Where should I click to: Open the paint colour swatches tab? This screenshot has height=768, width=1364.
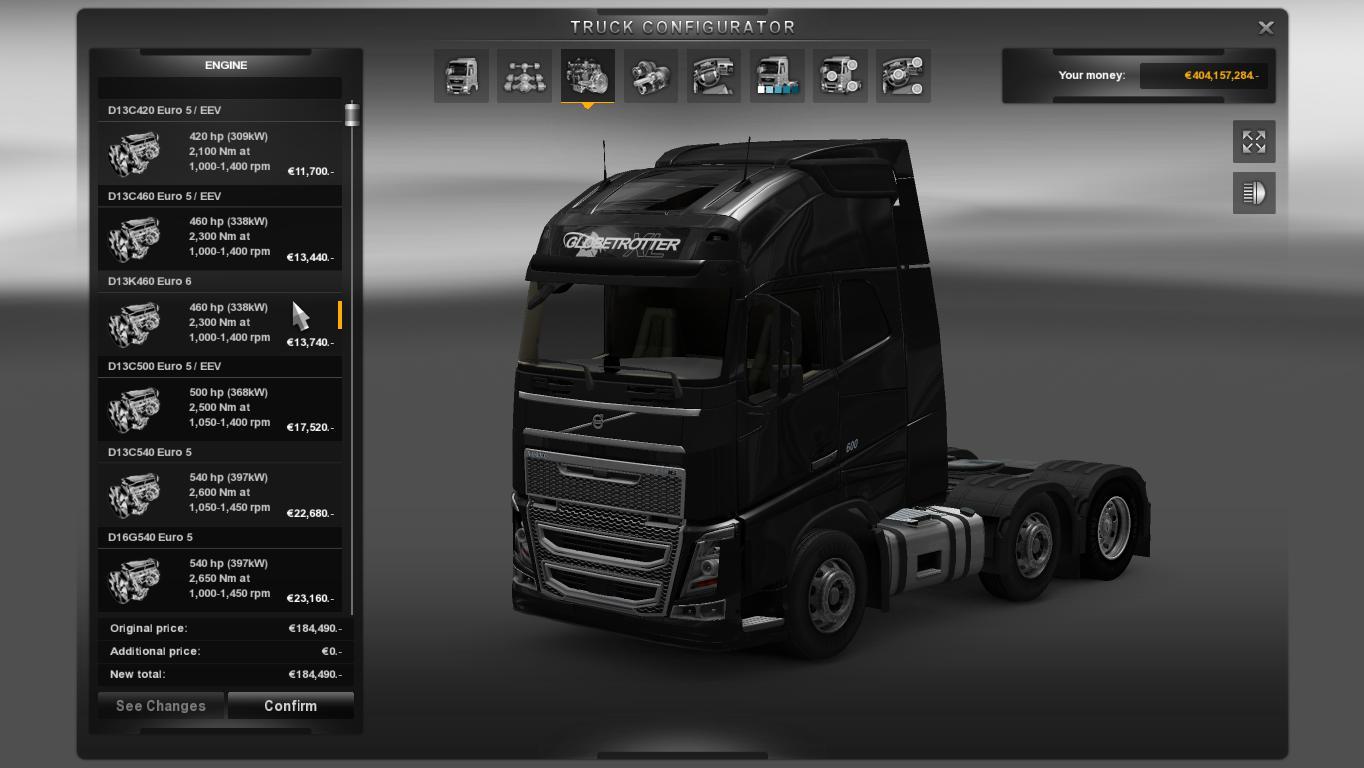(777, 76)
